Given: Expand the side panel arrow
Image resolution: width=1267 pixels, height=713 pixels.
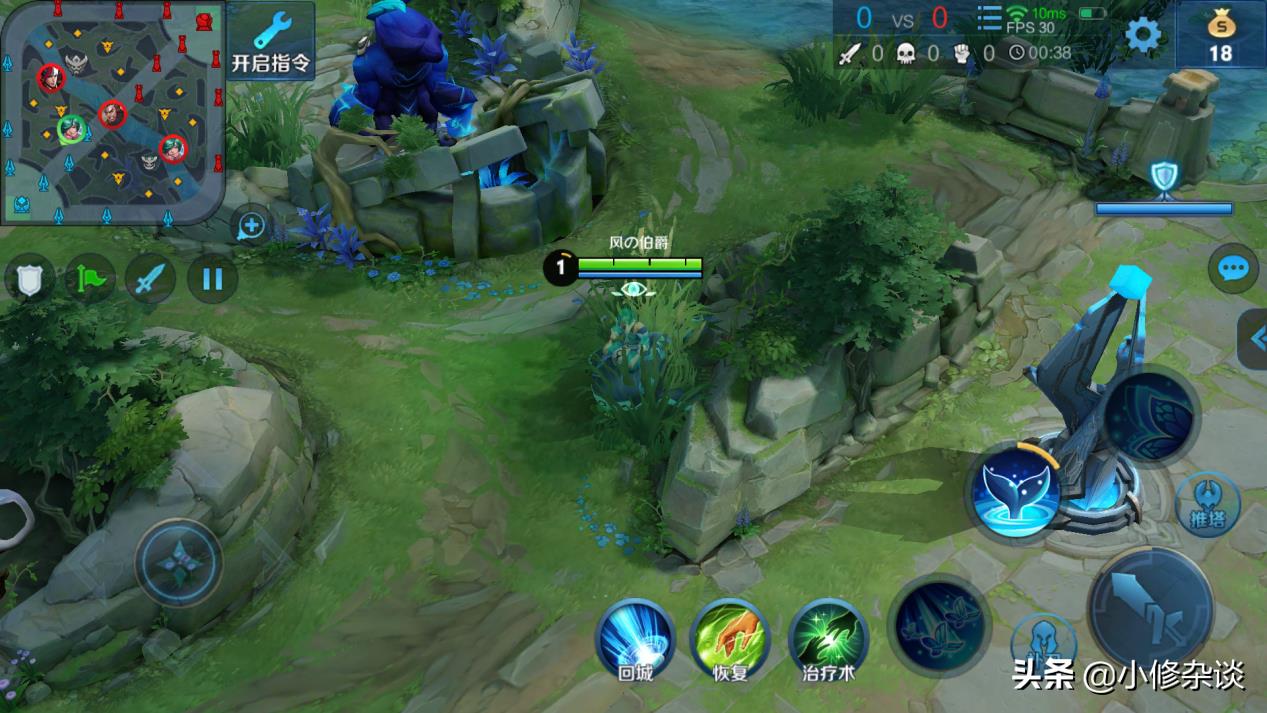Looking at the screenshot, I should 1256,339.
